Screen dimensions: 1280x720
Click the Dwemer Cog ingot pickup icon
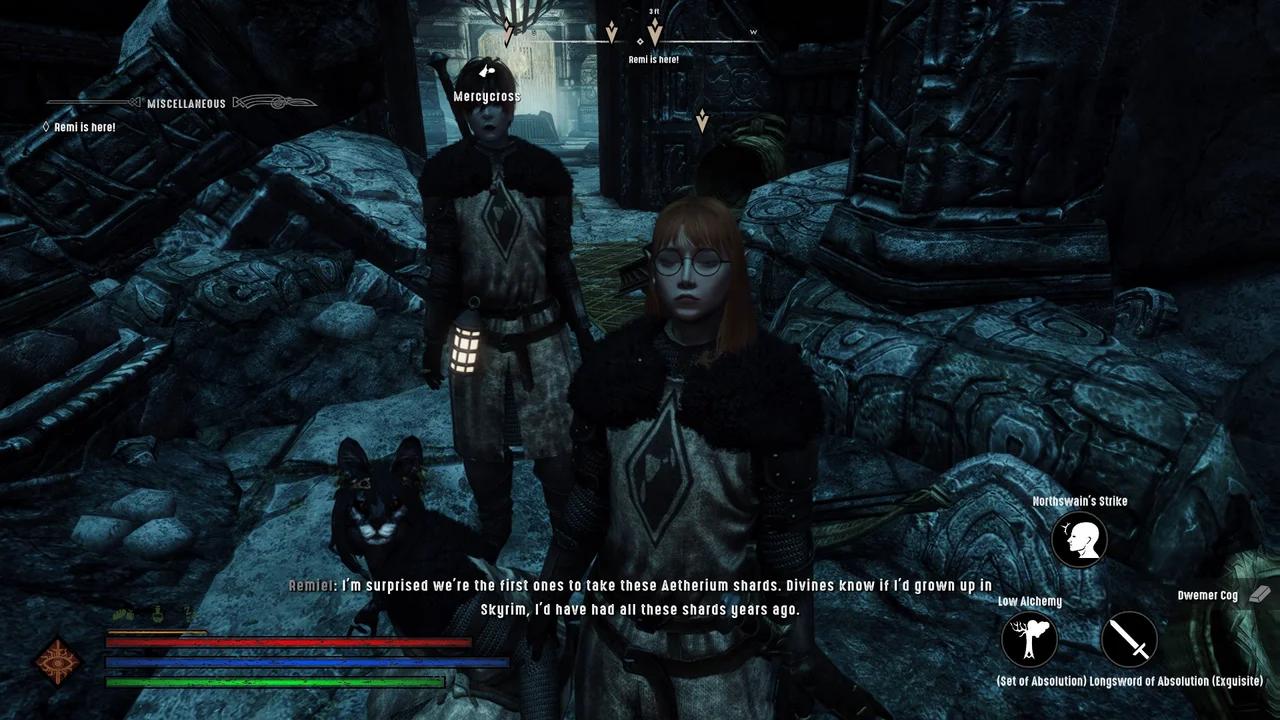[1257, 594]
